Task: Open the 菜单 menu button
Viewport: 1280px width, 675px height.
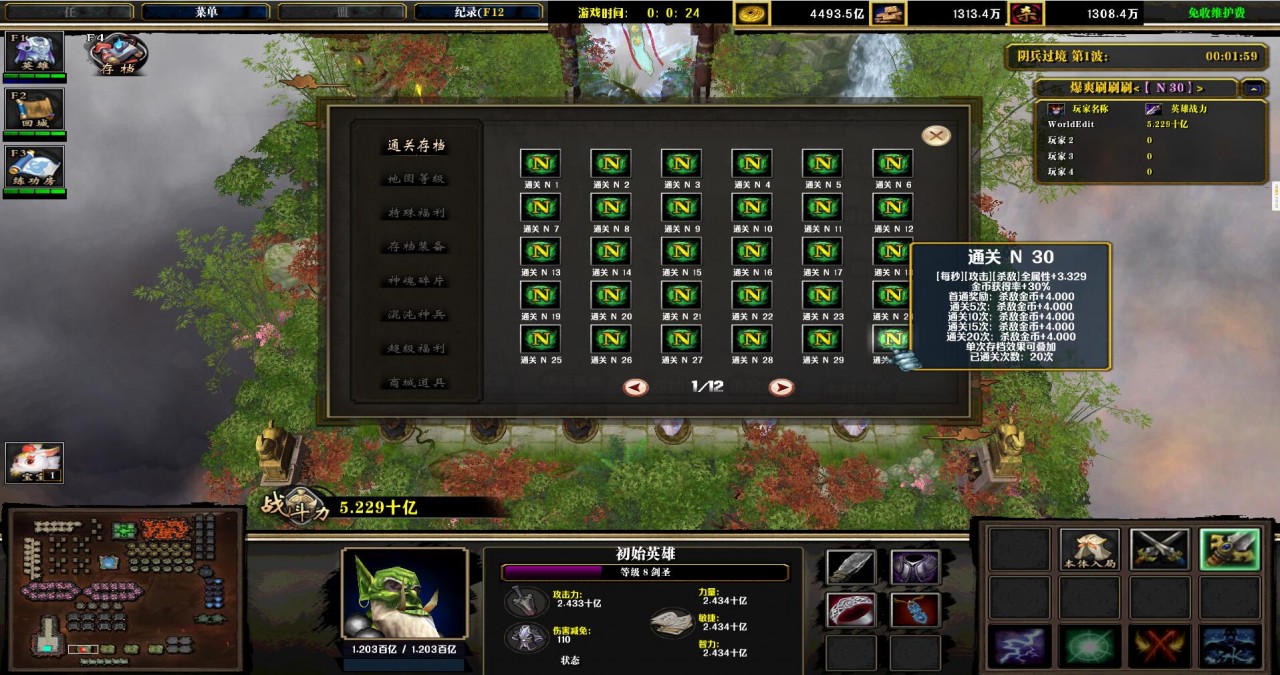Action: [206, 12]
